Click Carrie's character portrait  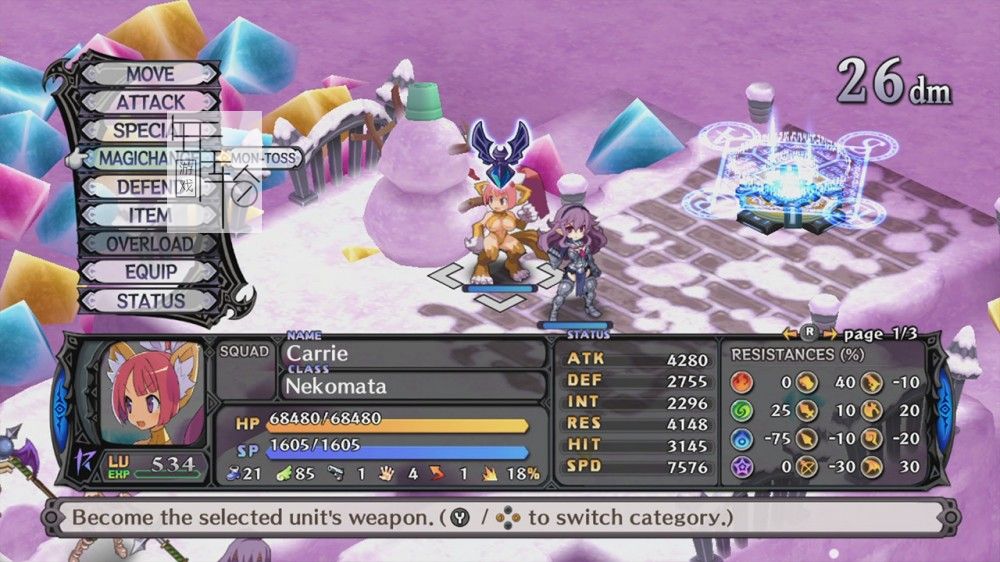click(x=142, y=395)
